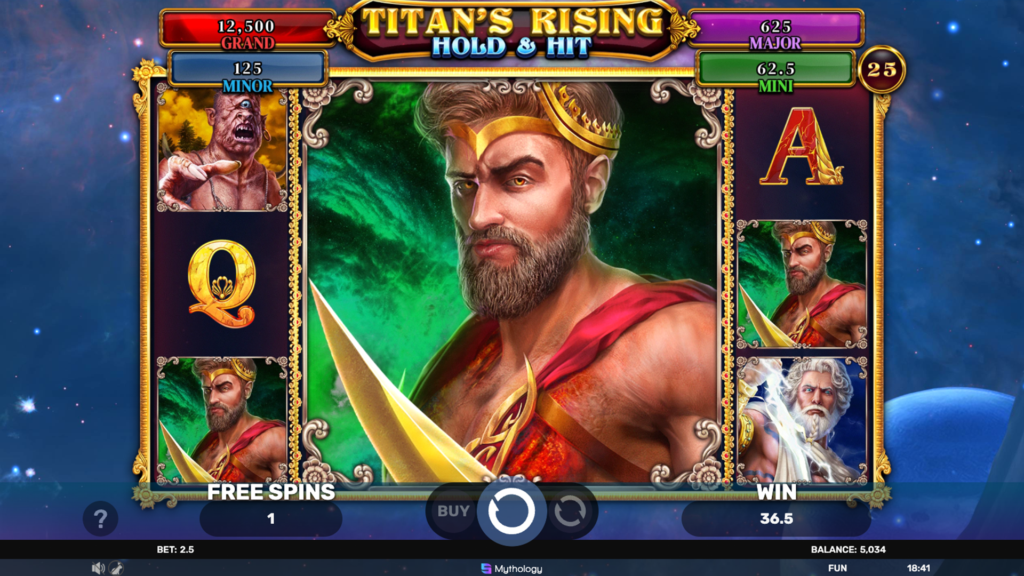This screenshot has width=1024, height=576.
Task: Open the BUY feature button
Action: 453,512
